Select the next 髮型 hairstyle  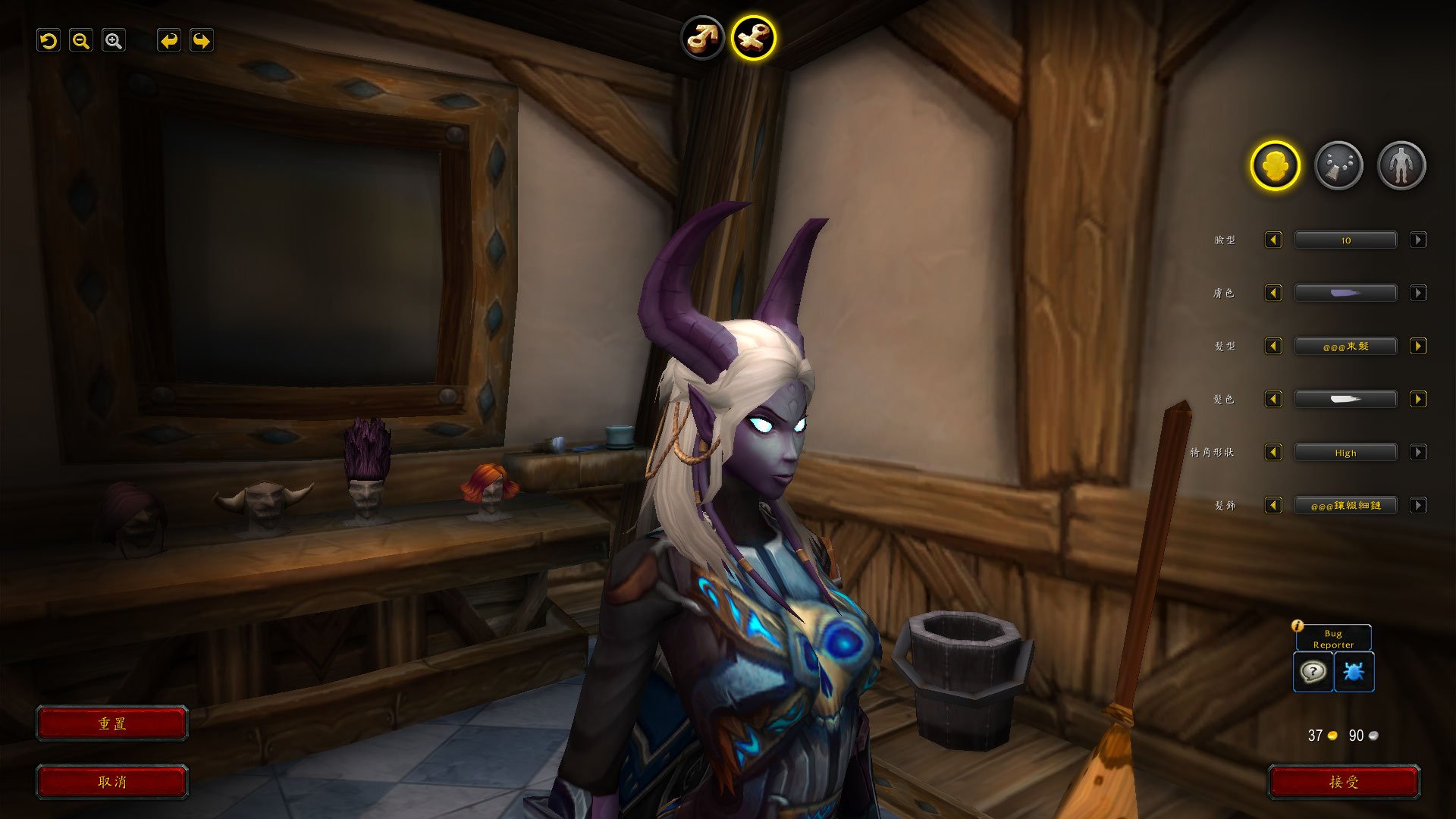[1418, 347]
